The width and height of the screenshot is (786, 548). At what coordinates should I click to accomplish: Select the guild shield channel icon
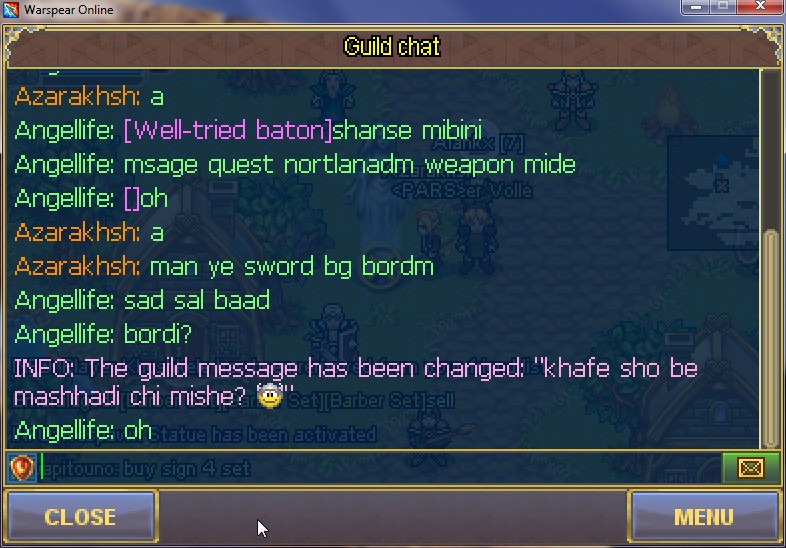pos(22,468)
